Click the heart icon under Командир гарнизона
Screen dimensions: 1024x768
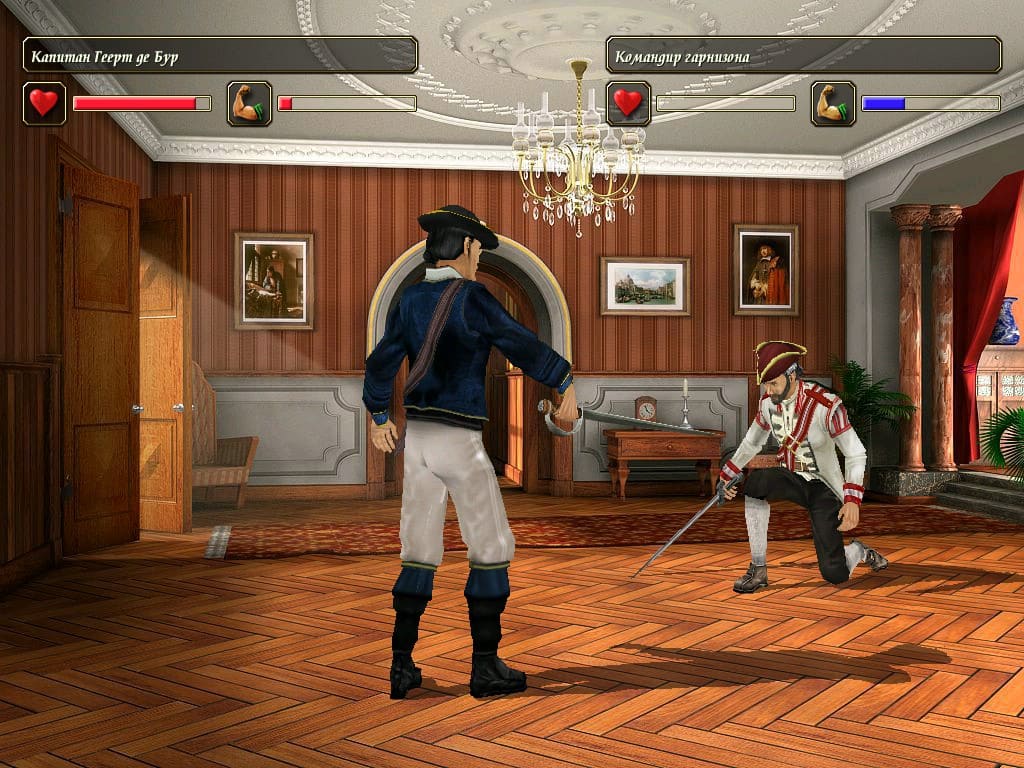[628, 103]
